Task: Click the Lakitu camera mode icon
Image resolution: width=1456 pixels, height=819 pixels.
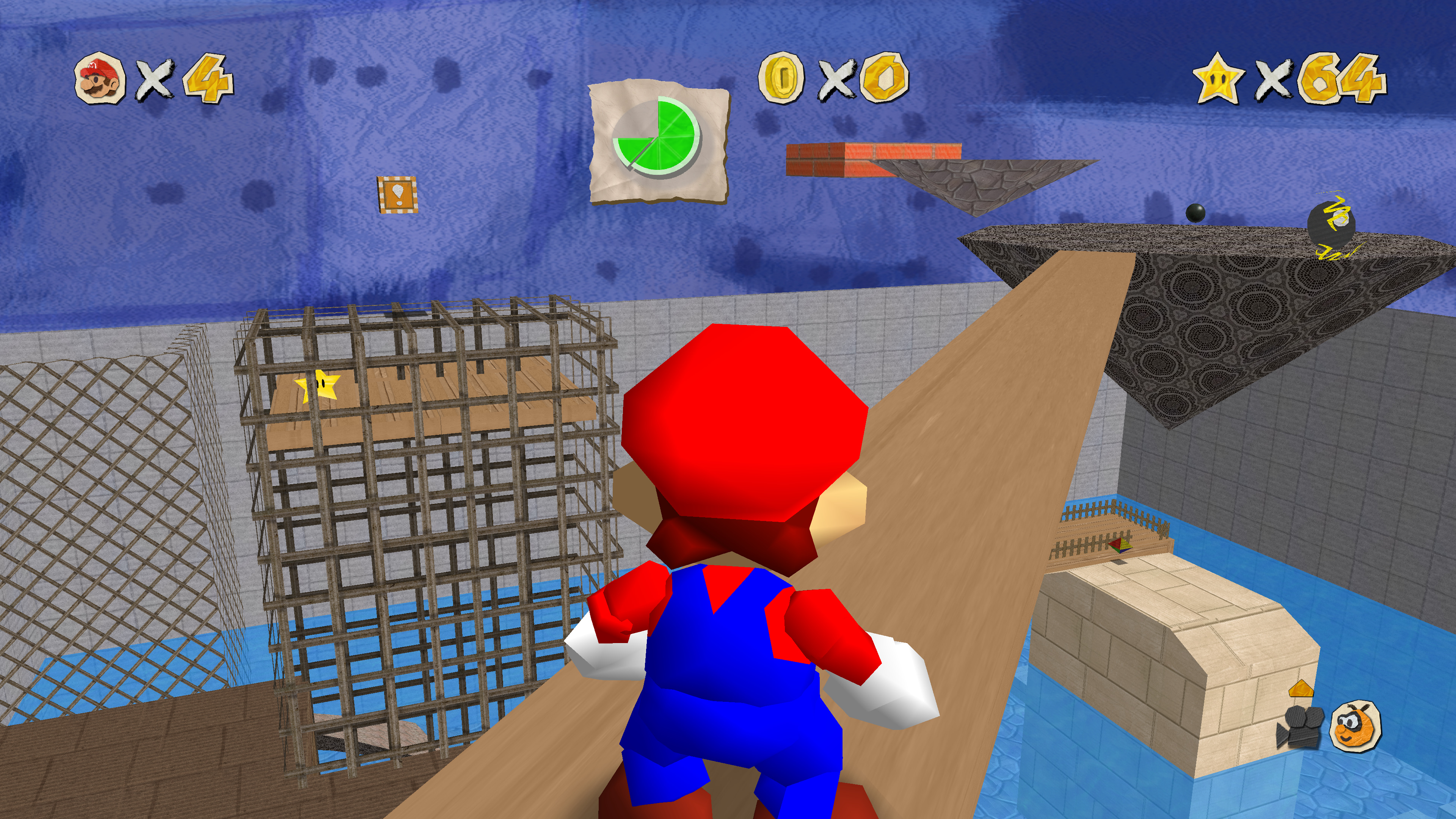Action: pos(1356,726)
